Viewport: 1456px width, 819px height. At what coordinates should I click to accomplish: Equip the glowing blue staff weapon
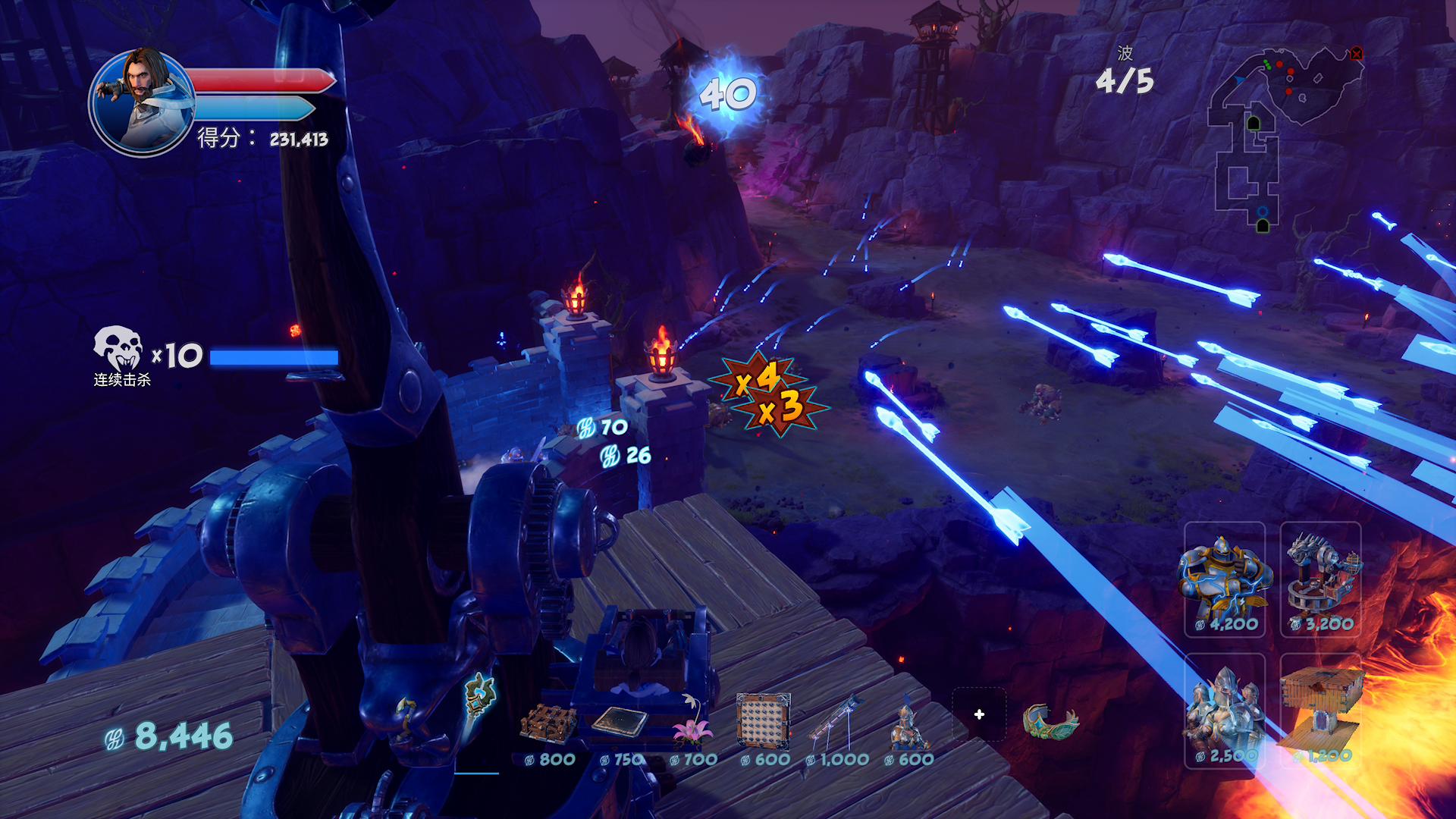(479, 695)
